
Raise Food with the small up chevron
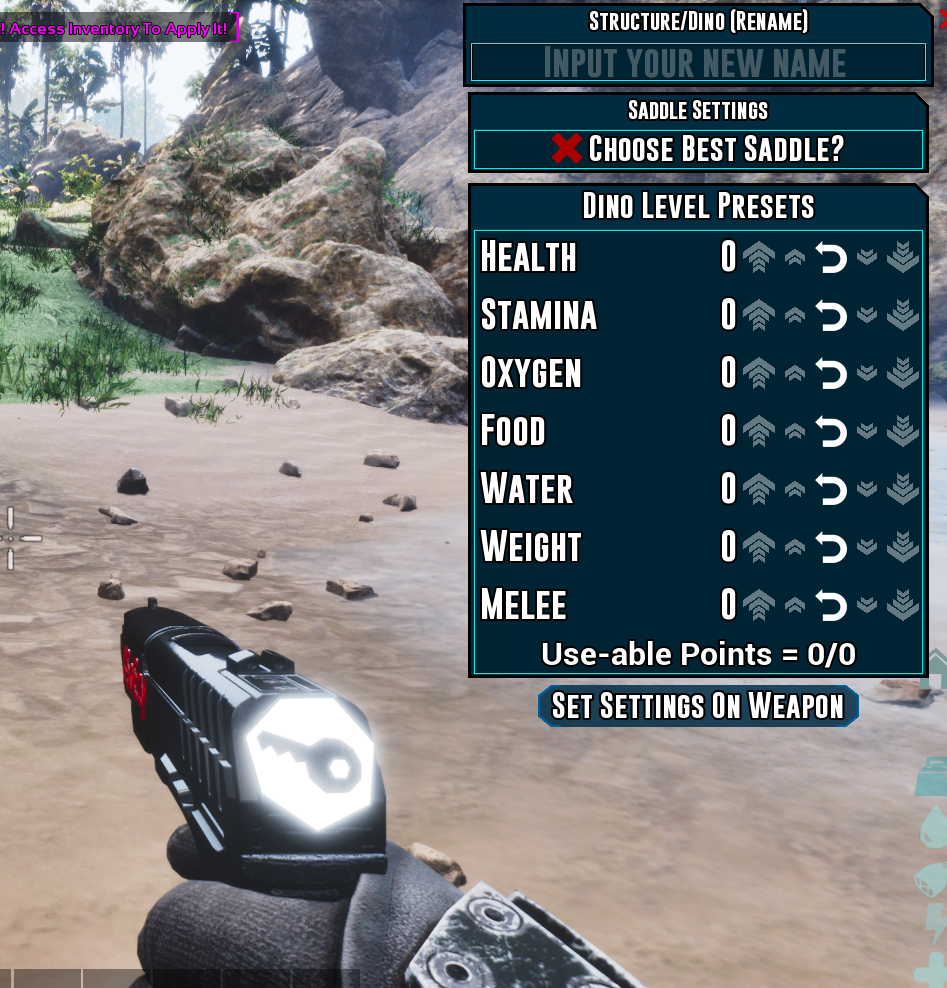(x=795, y=432)
